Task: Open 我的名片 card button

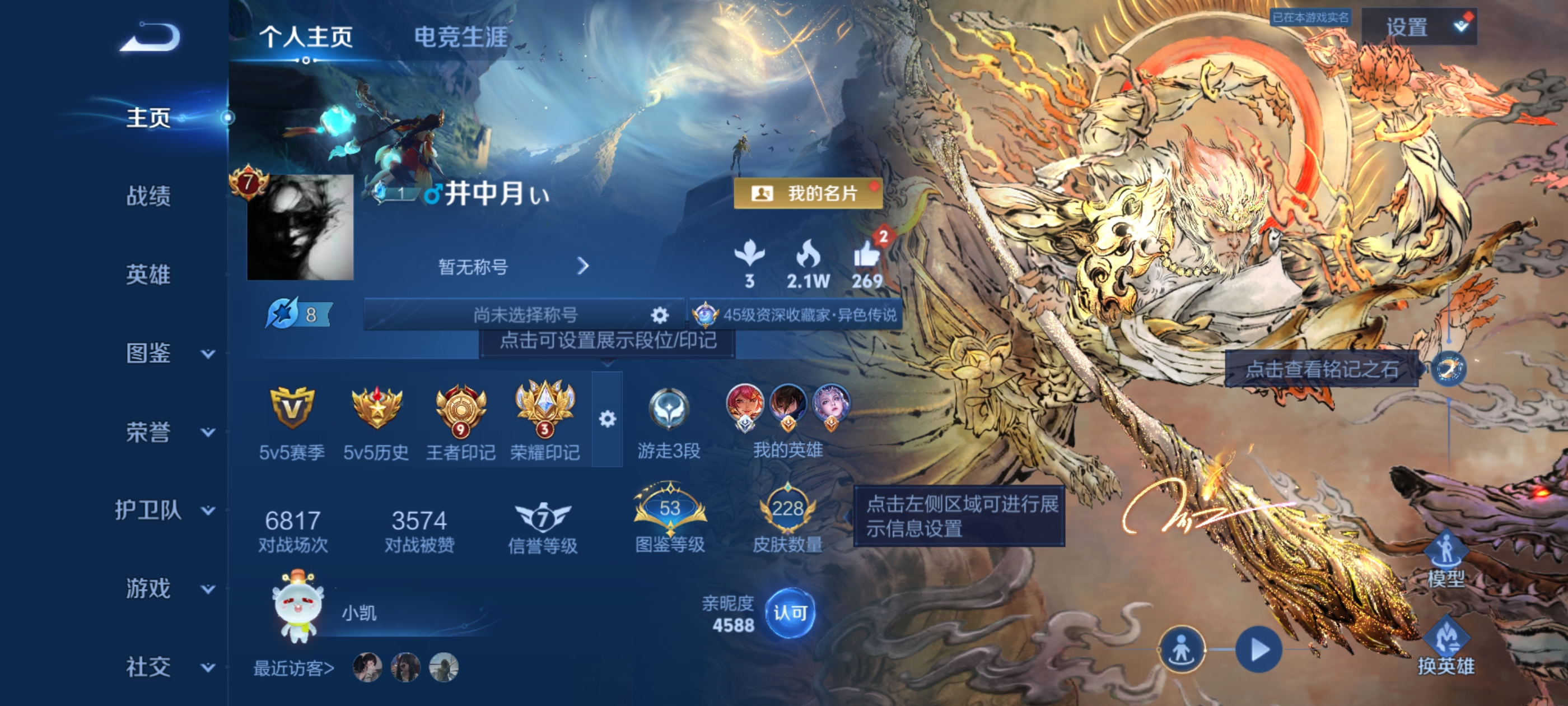Action: pos(808,194)
